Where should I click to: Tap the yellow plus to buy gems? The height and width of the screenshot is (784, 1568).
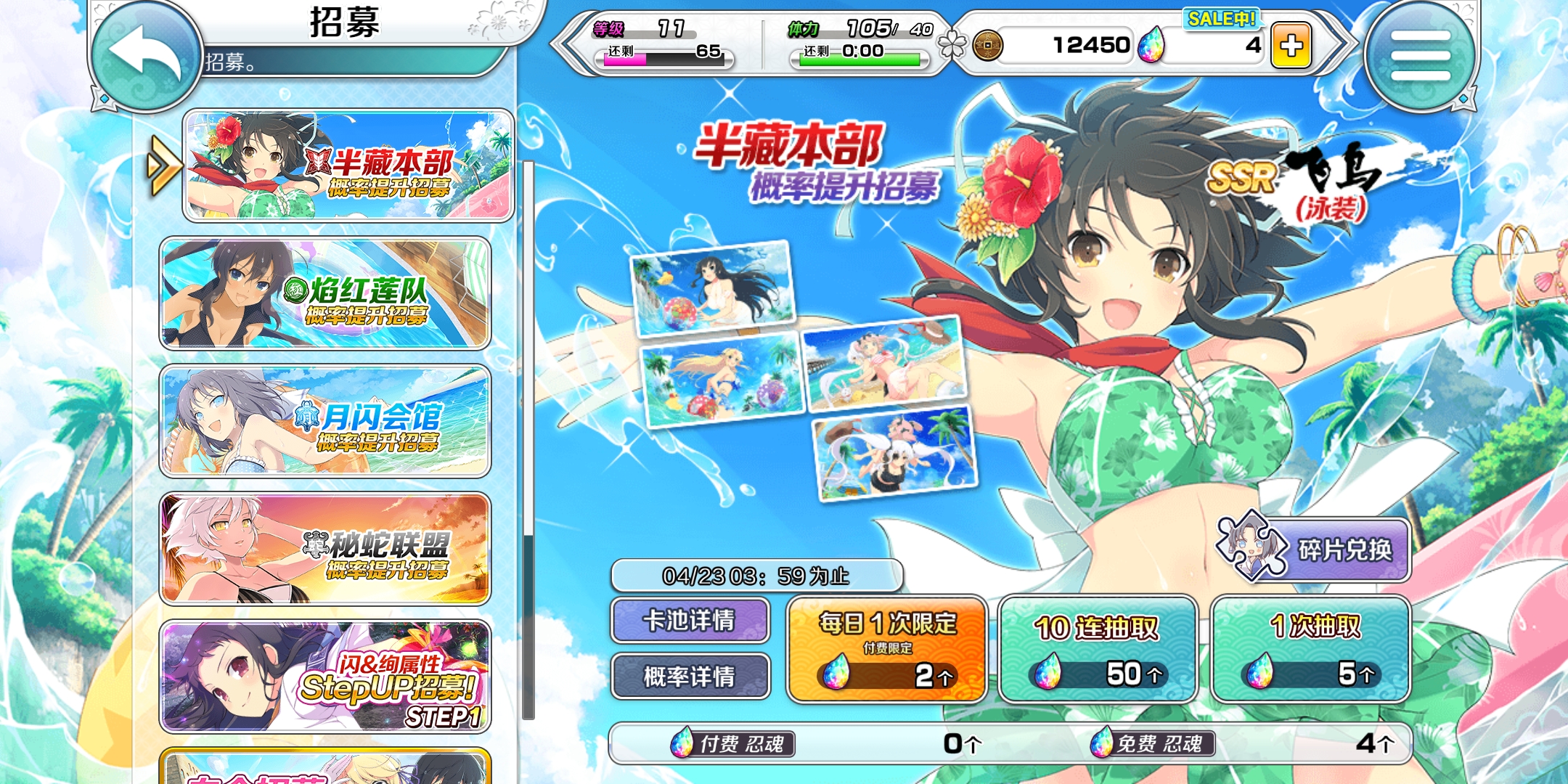coord(1291,46)
